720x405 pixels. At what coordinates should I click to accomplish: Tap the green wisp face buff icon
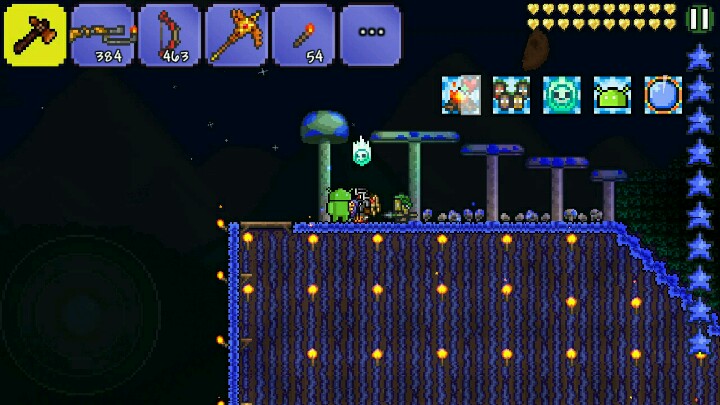[x=562, y=95]
